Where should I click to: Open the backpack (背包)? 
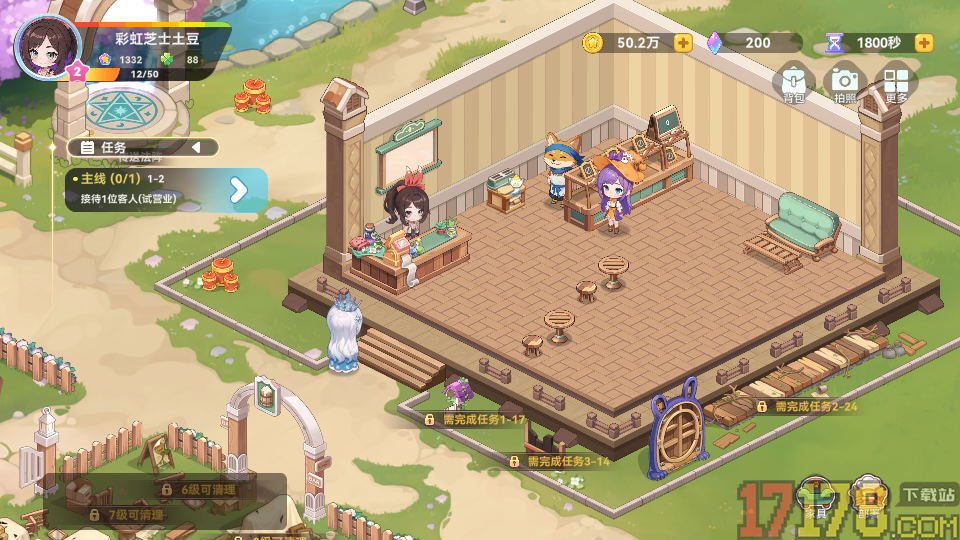coord(794,84)
